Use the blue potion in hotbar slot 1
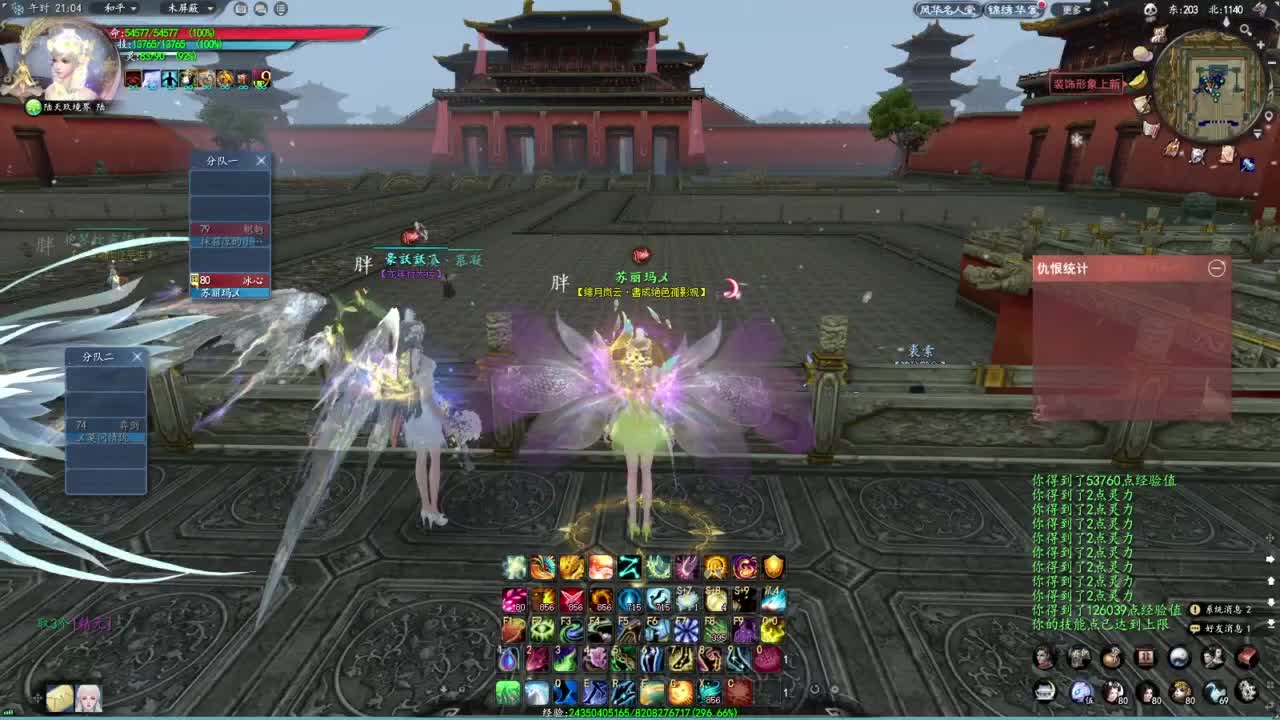Viewport: 1280px width, 720px height. coord(507,660)
